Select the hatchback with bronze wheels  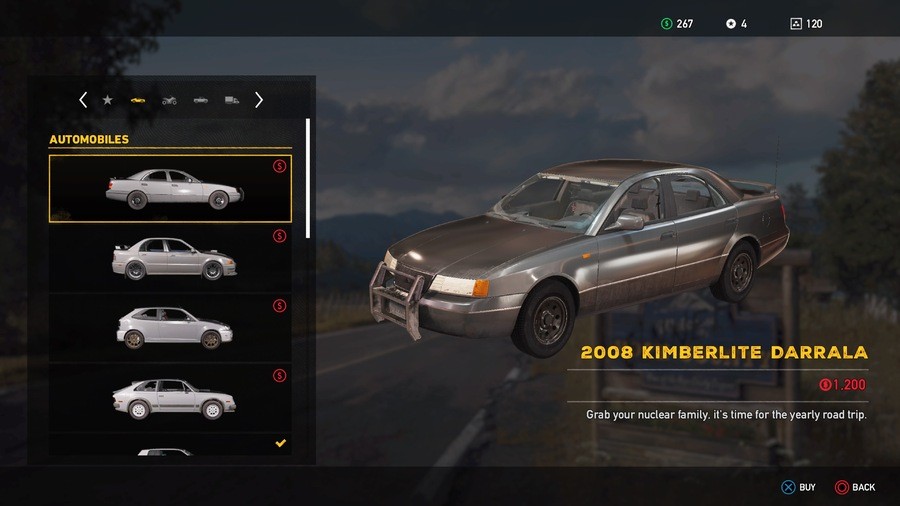[x=170, y=328]
